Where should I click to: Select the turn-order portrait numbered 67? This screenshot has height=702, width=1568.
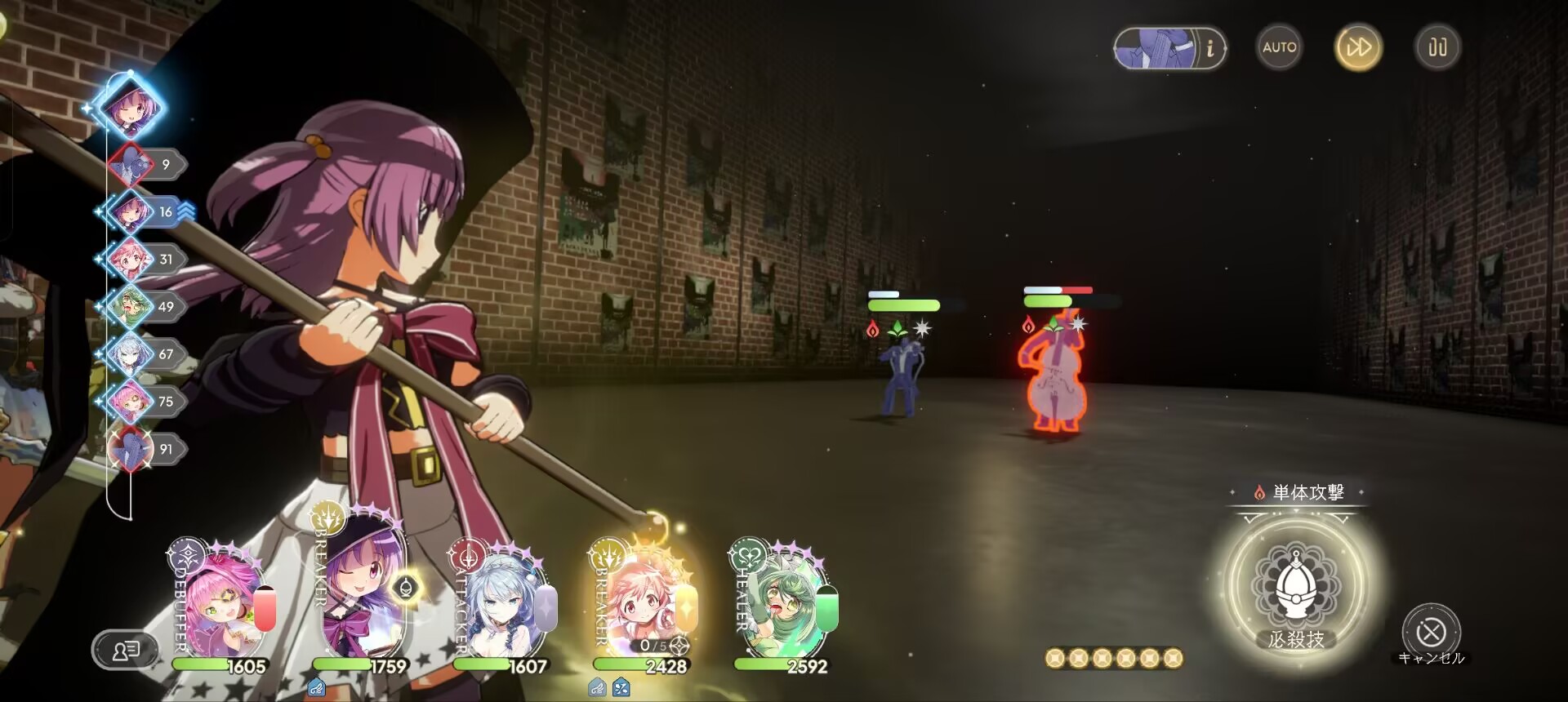[x=131, y=354]
